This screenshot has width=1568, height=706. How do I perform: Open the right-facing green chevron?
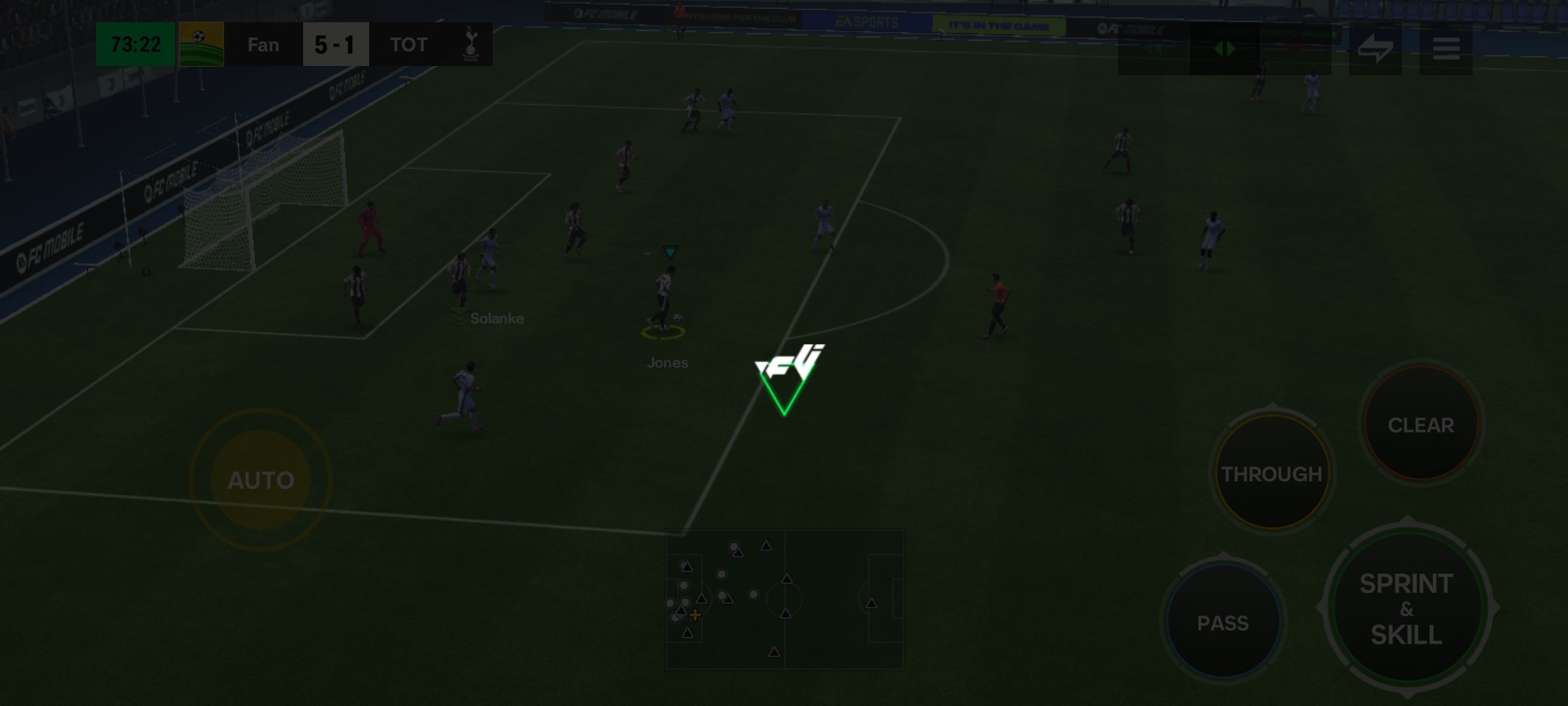[x=1232, y=47]
